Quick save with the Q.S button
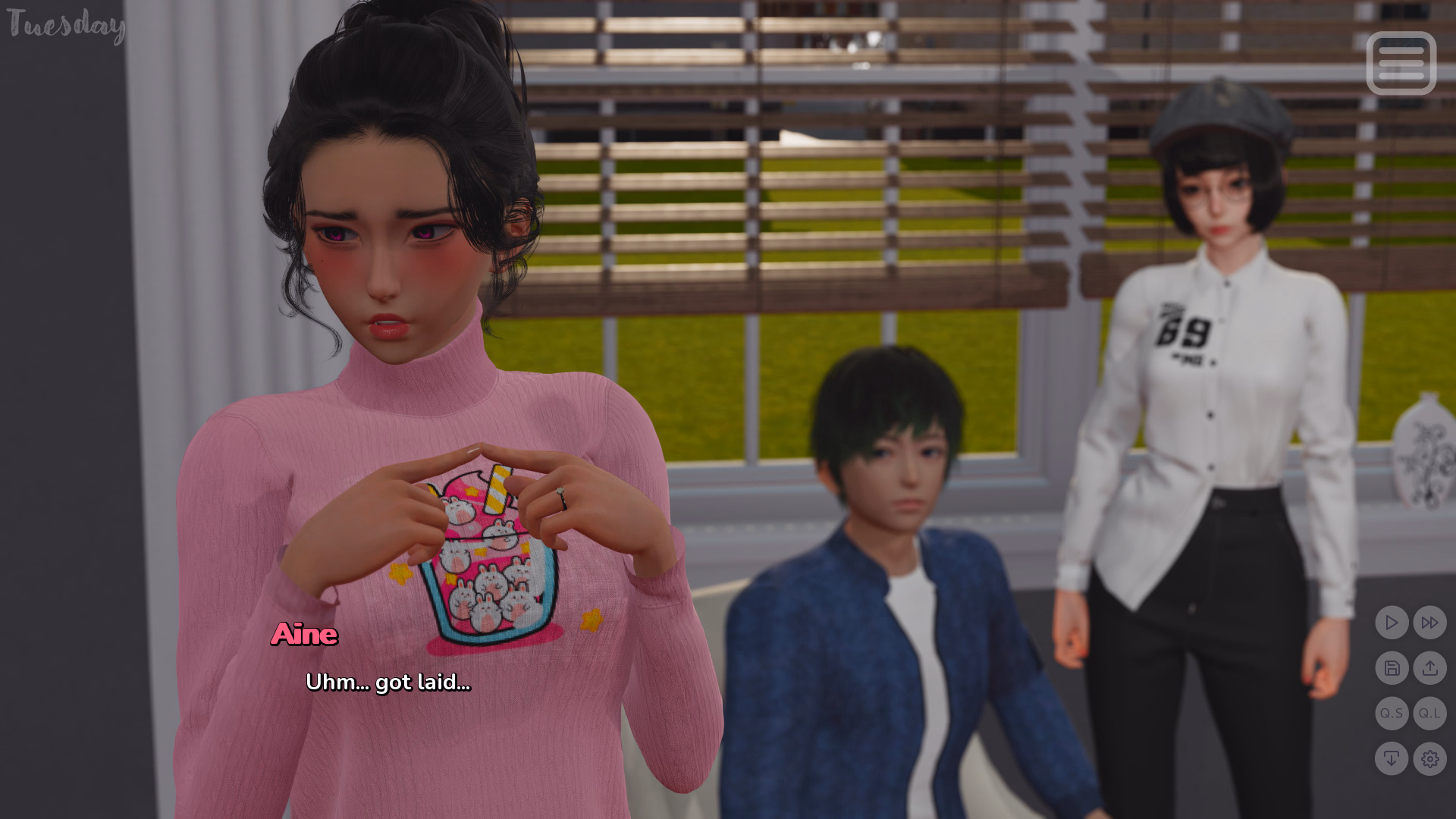 point(1392,714)
